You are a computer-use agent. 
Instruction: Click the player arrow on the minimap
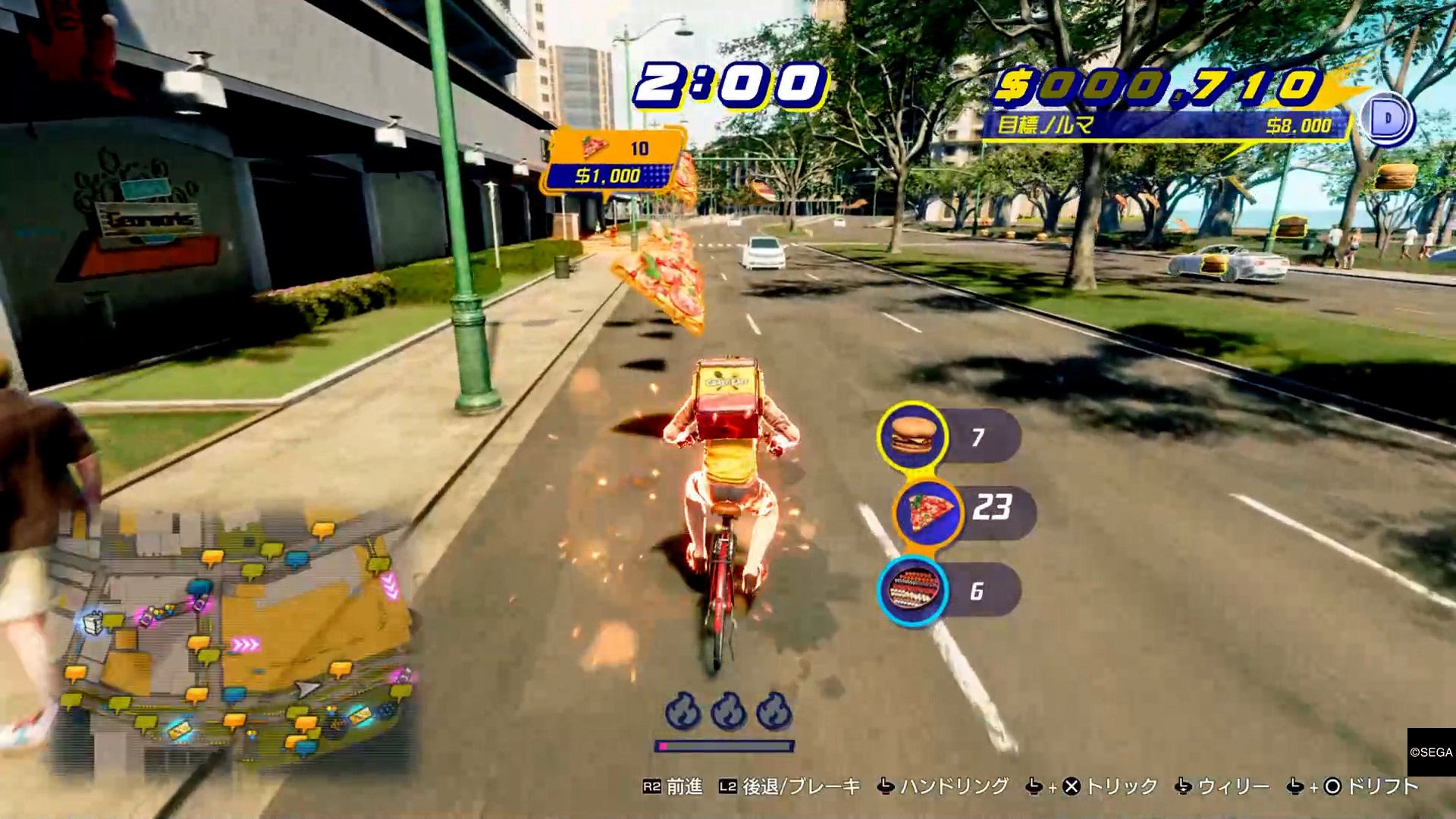coord(307,689)
